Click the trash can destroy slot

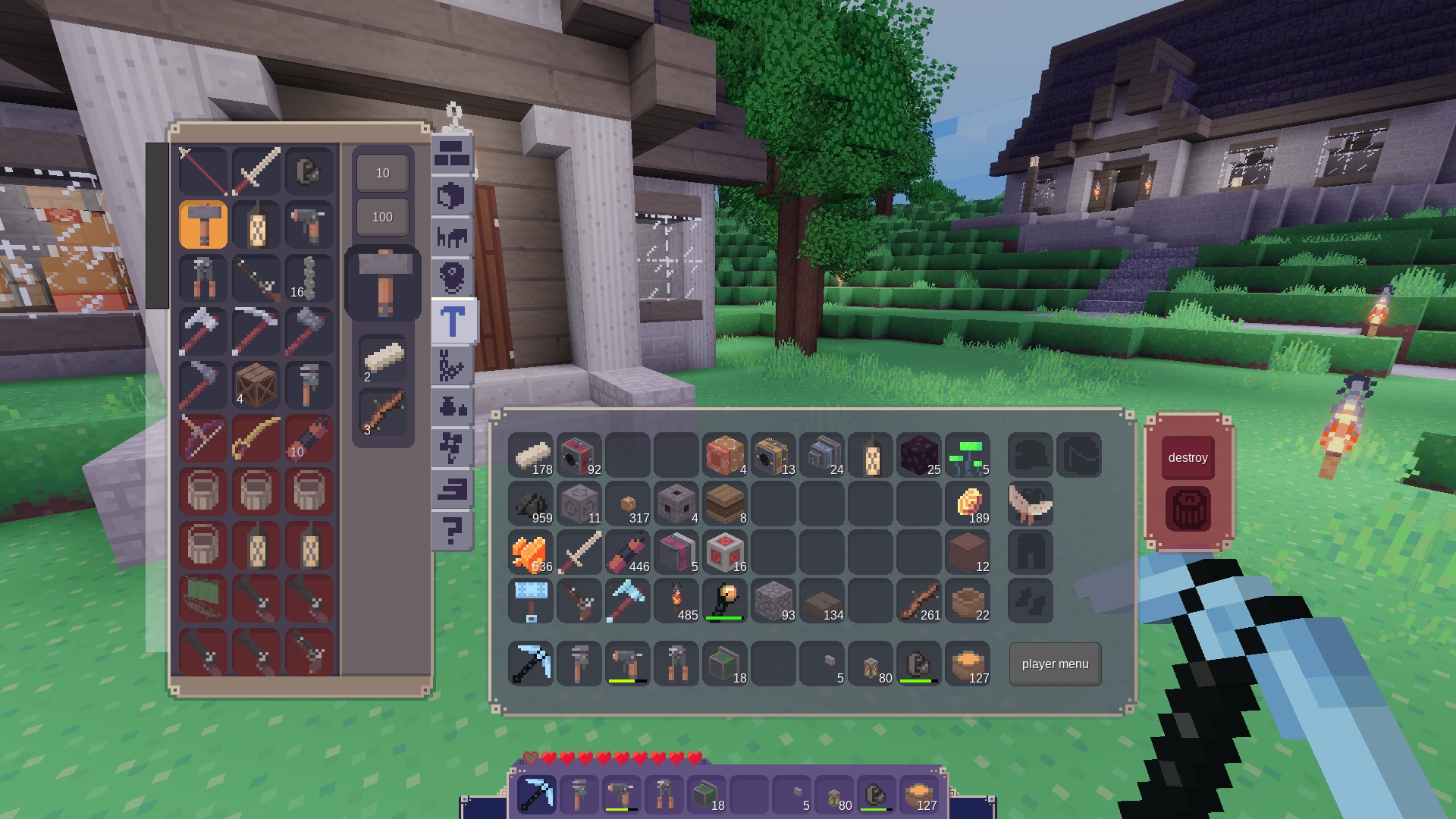coord(1188,509)
